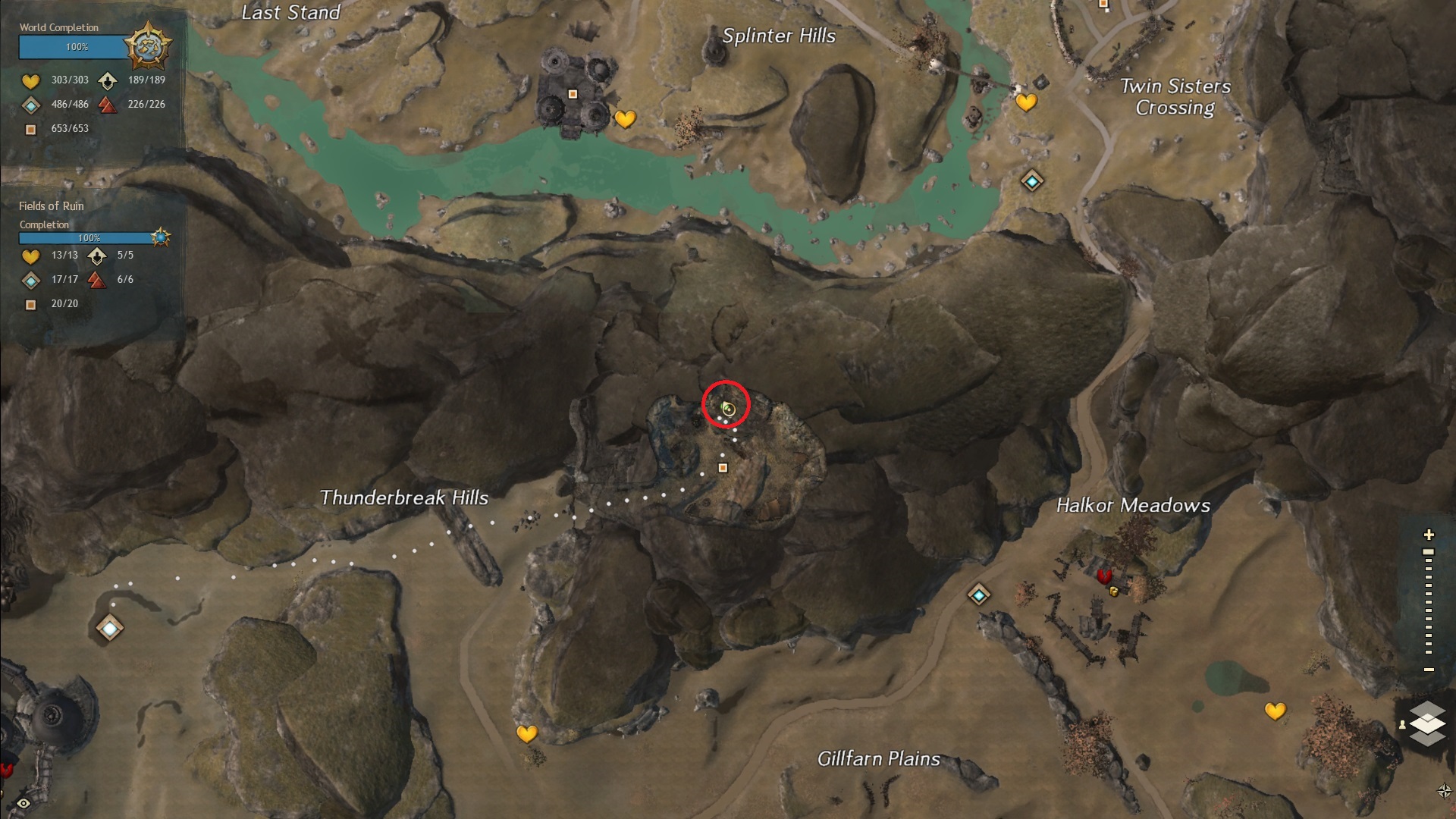Click the map zoom level slider
Viewport: 1456px width, 819px height.
click(1429, 602)
